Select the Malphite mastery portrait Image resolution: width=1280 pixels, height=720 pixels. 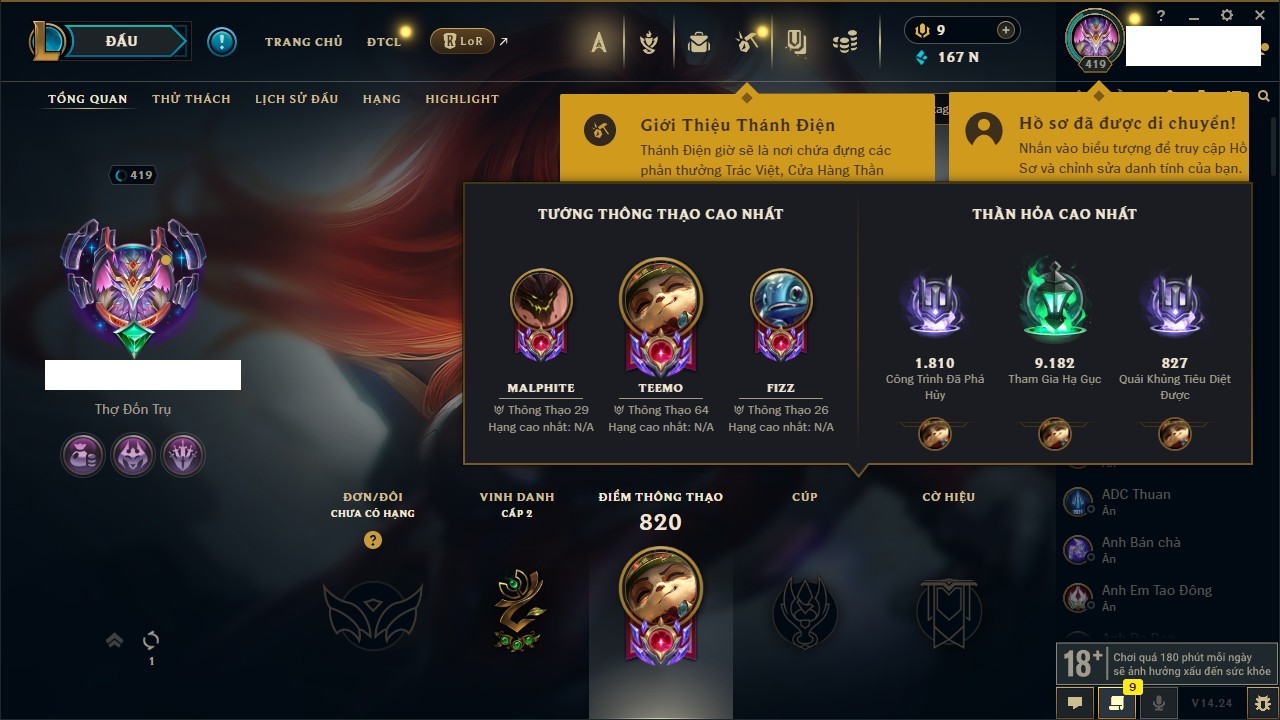pyautogui.click(x=541, y=300)
